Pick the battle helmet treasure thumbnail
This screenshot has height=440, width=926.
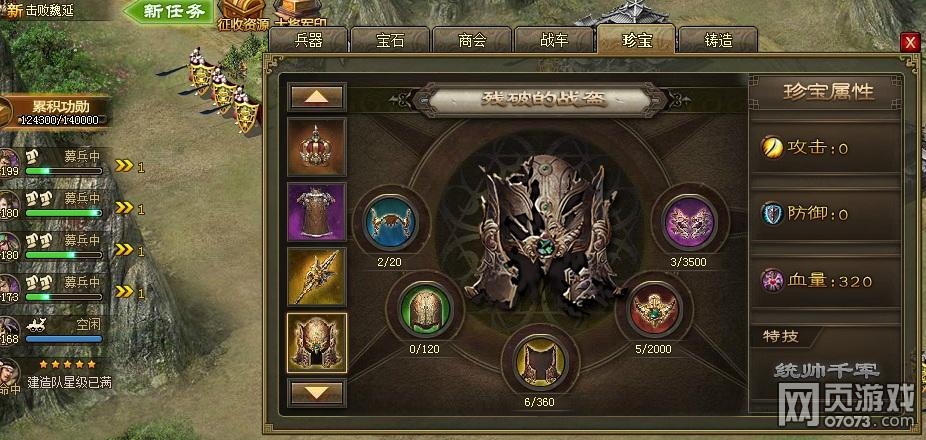(317, 341)
